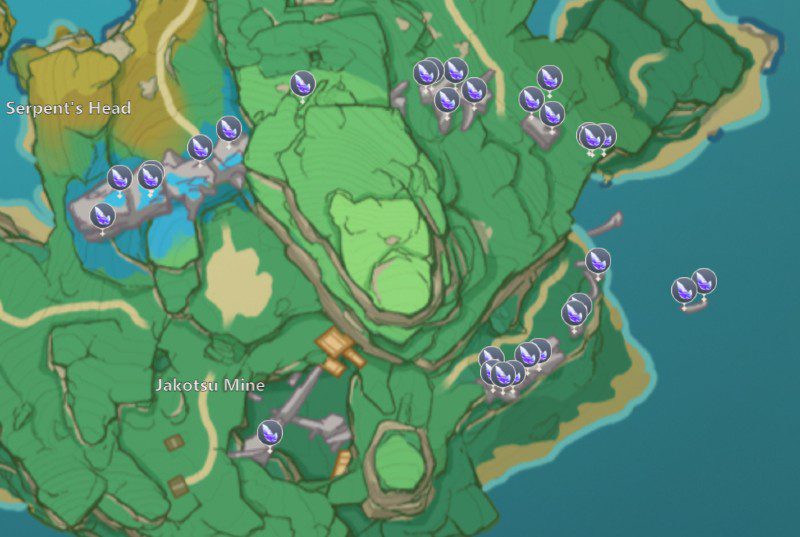The image size is (800, 537).
Task: Open the single crystal marker on the eastern shoreline
Action: 598,261
